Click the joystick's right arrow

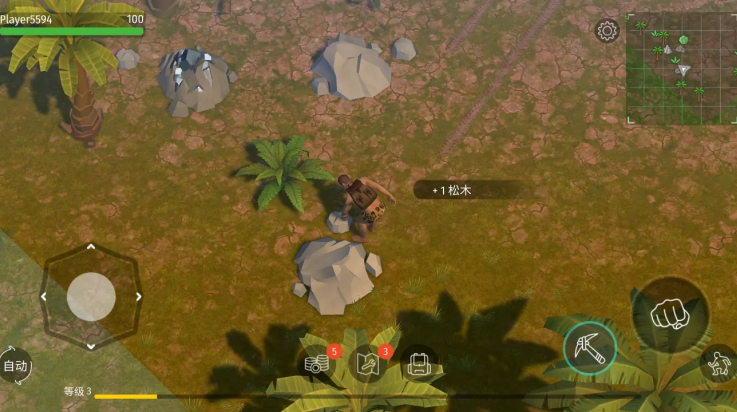click(x=137, y=297)
